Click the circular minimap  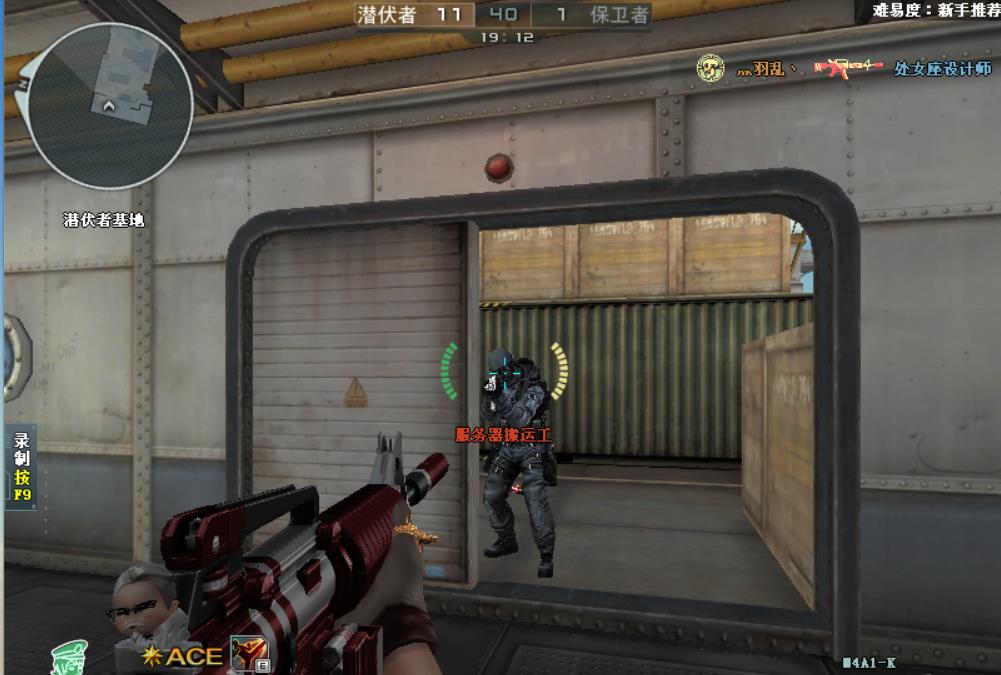point(109,107)
